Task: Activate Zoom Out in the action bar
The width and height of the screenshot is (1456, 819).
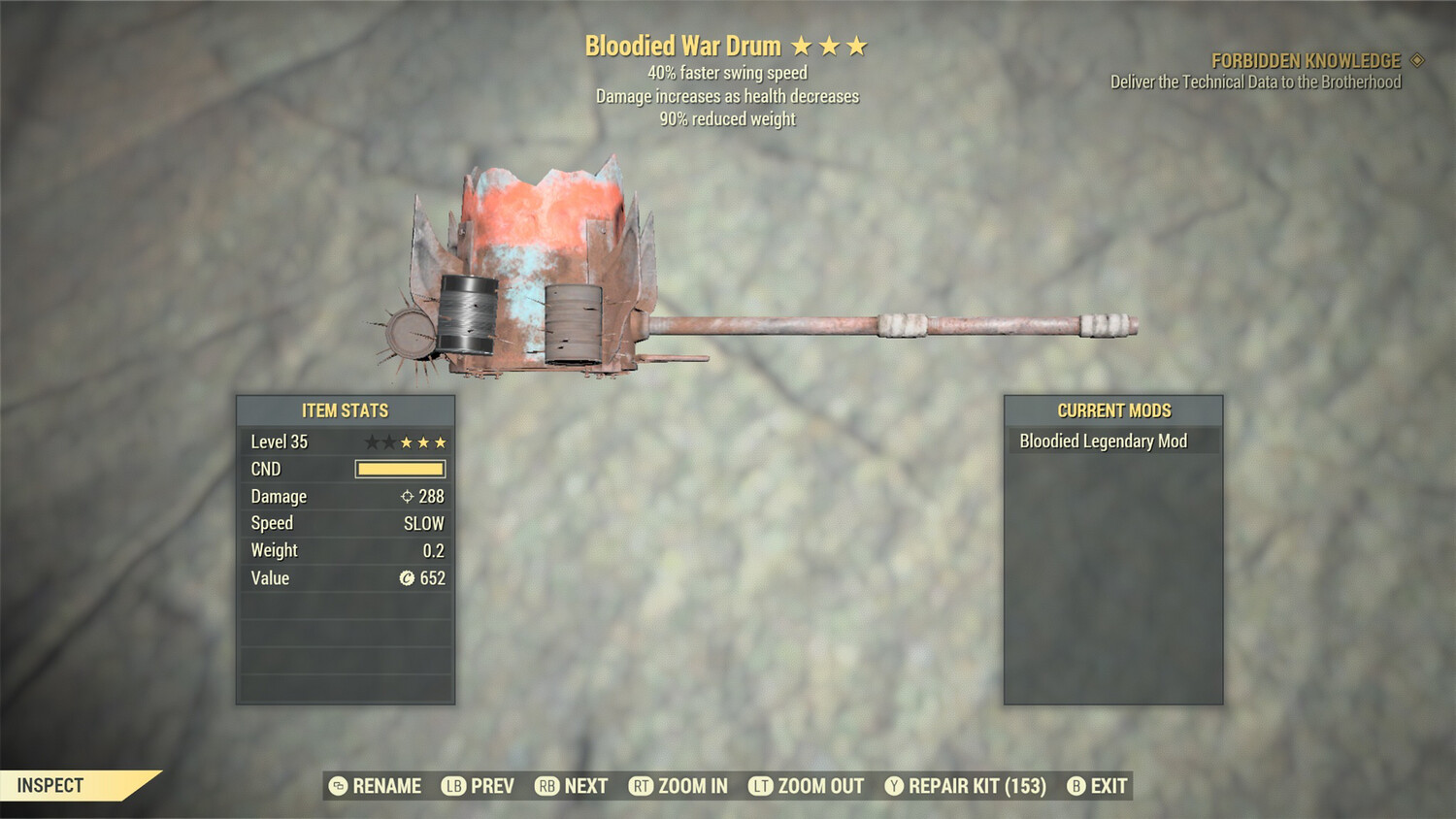Action: coord(807,786)
